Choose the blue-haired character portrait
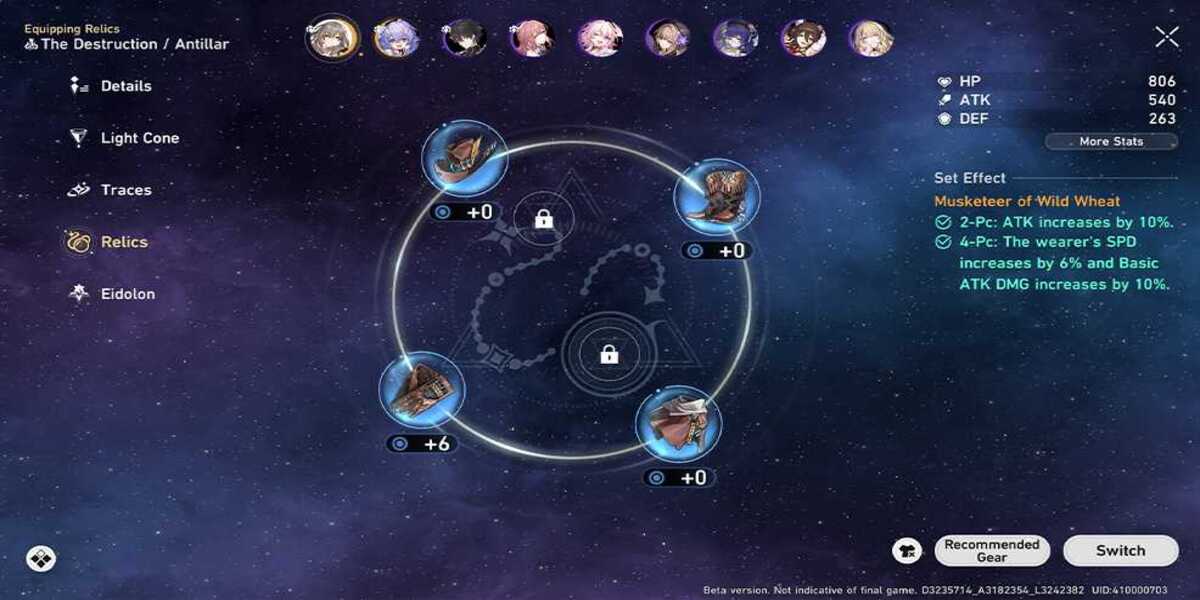1200x600 pixels. click(x=396, y=38)
